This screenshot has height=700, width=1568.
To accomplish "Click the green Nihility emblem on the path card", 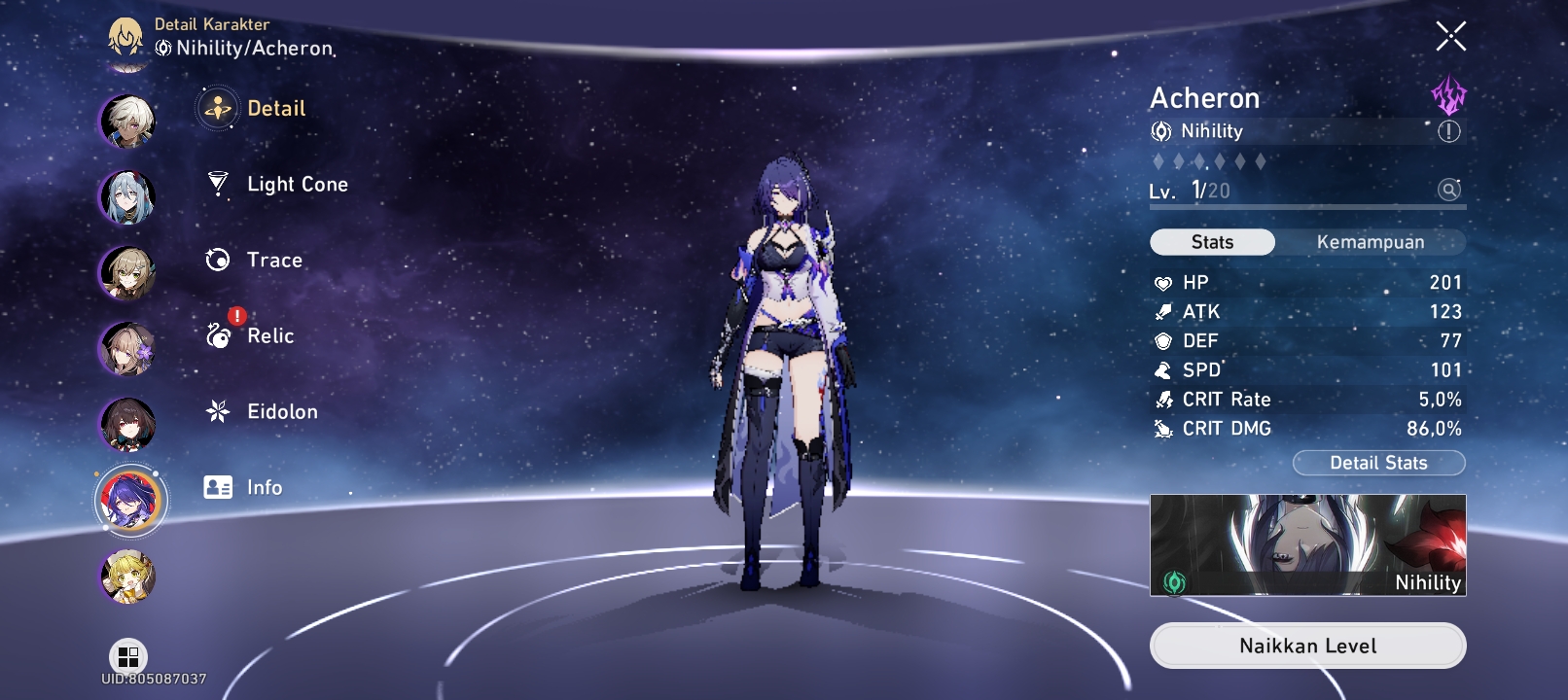I will tap(1175, 583).
